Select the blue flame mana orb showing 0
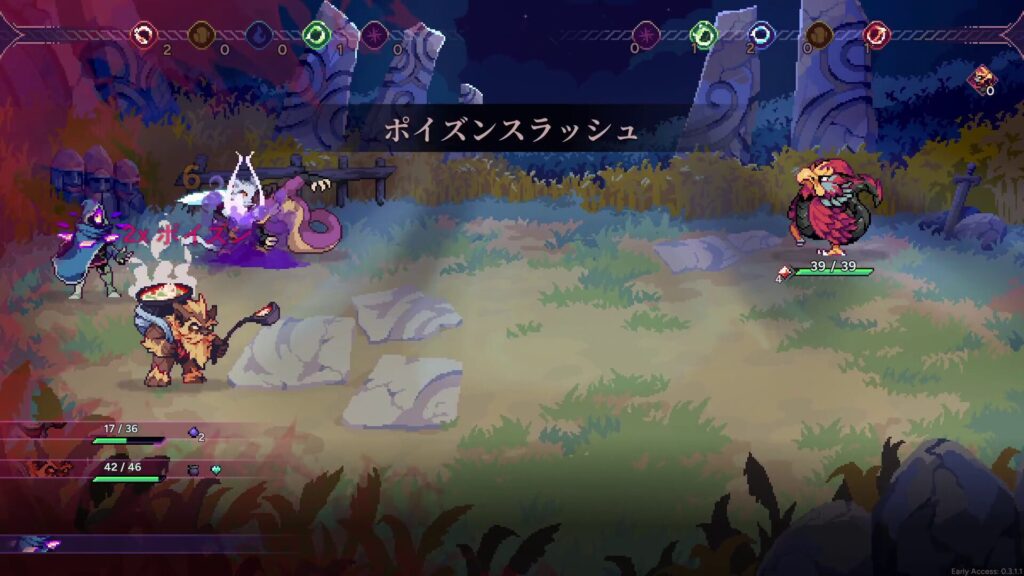The image size is (1024, 576). coord(259,36)
